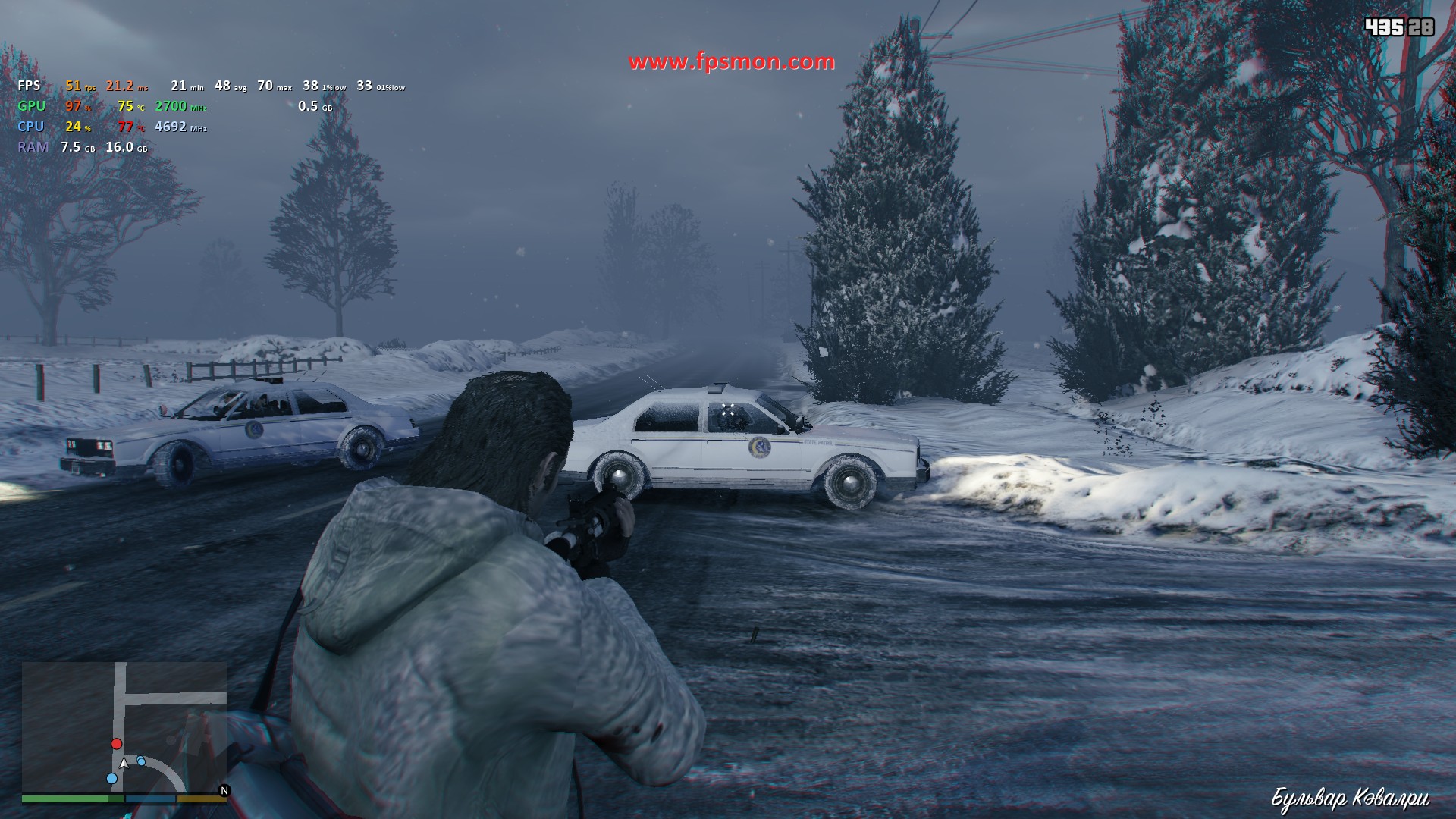Image resolution: width=1456 pixels, height=819 pixels.
Task: Click the north N compass marker
Action: (224, 790)
